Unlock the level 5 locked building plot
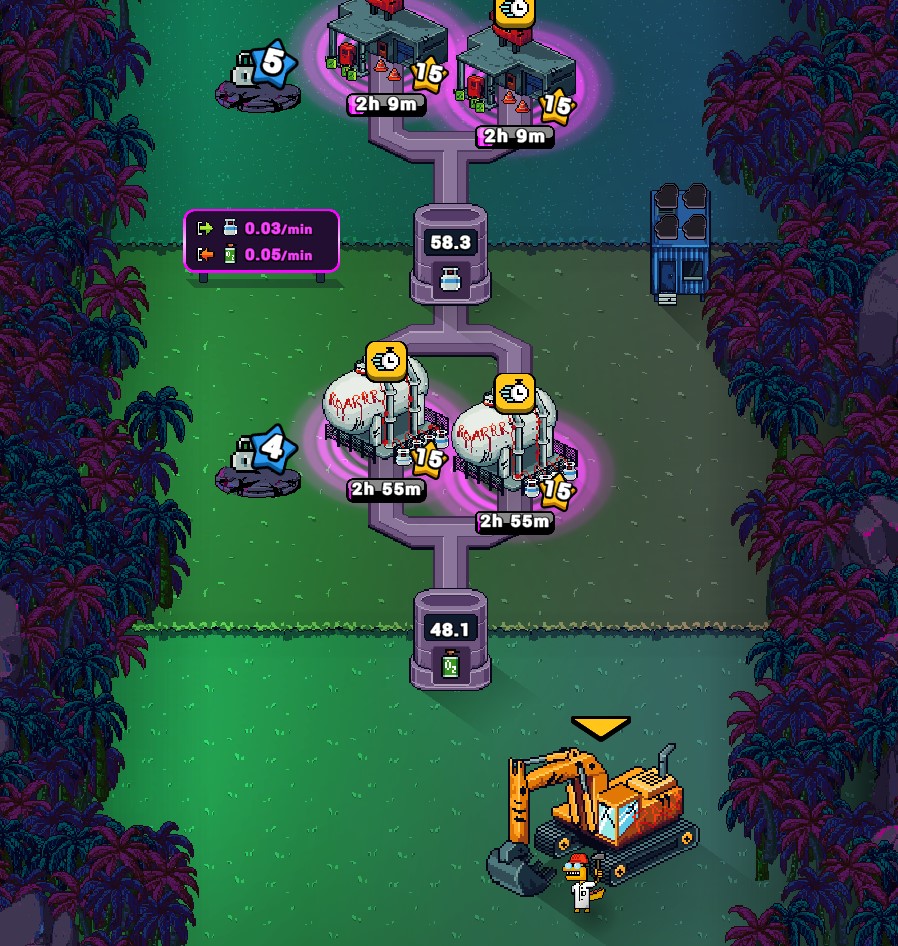The width and height of the screenshot is (898, 946). (x=258, y=78)
